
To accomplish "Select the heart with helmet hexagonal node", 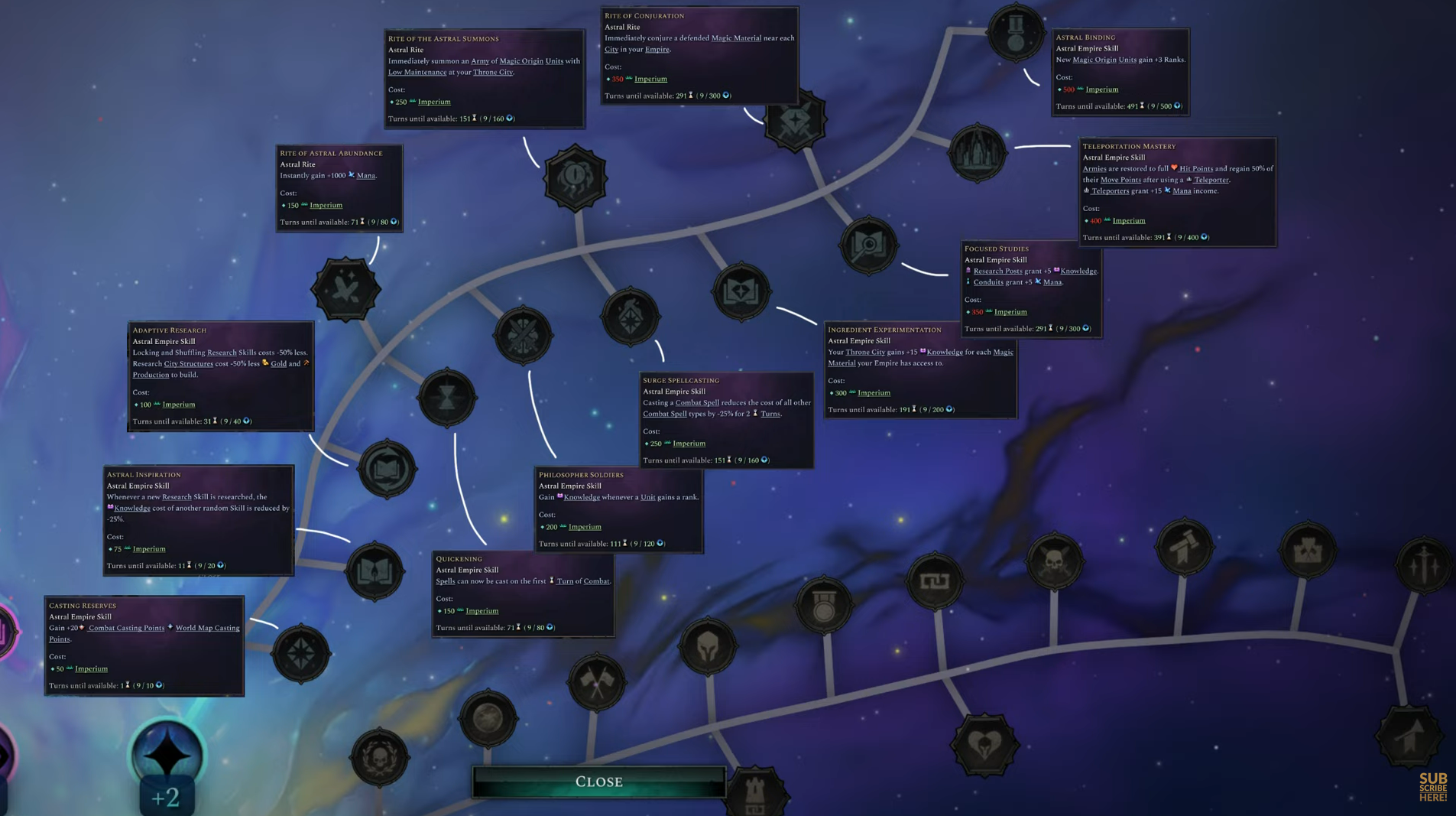I will pyautogui.click(x=987, y=744).
